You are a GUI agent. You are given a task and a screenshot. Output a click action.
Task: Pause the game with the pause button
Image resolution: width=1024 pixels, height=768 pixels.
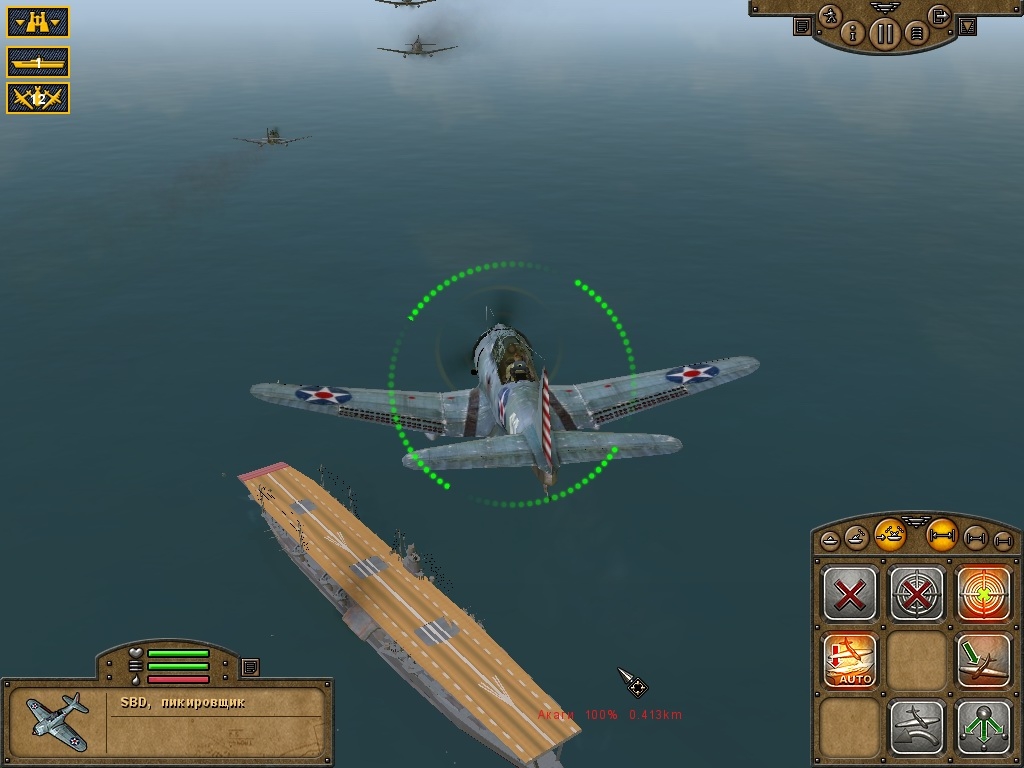pos(884,33)
